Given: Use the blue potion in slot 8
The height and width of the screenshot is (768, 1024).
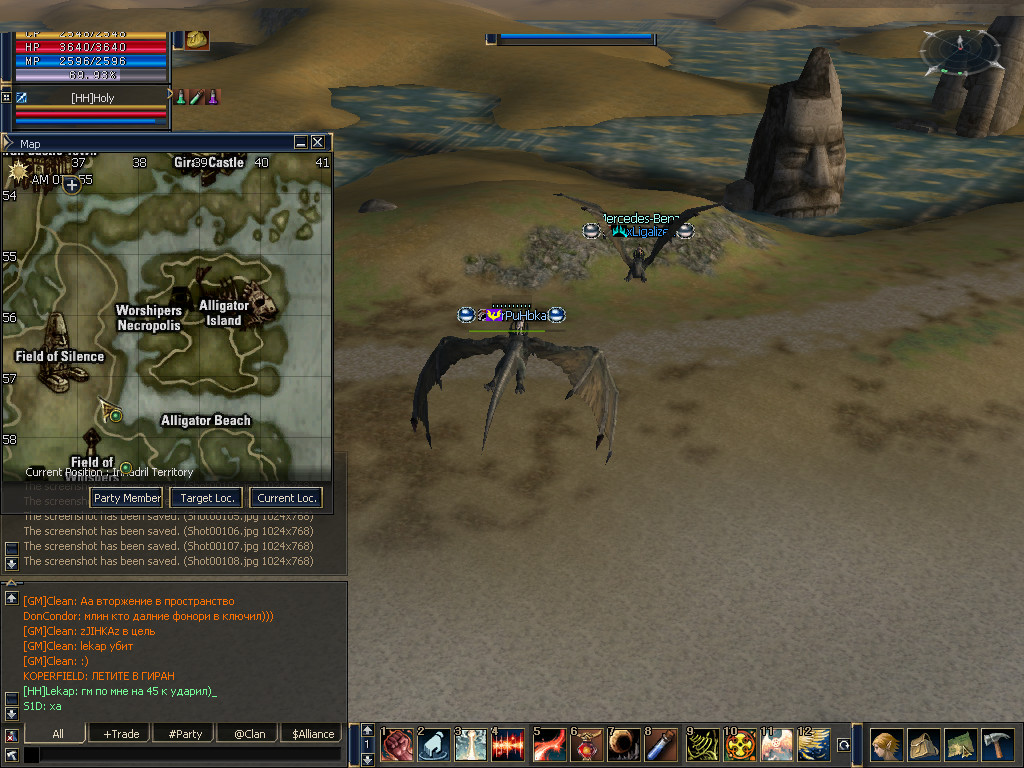Looking at the screenshot, I should (660, 745).
